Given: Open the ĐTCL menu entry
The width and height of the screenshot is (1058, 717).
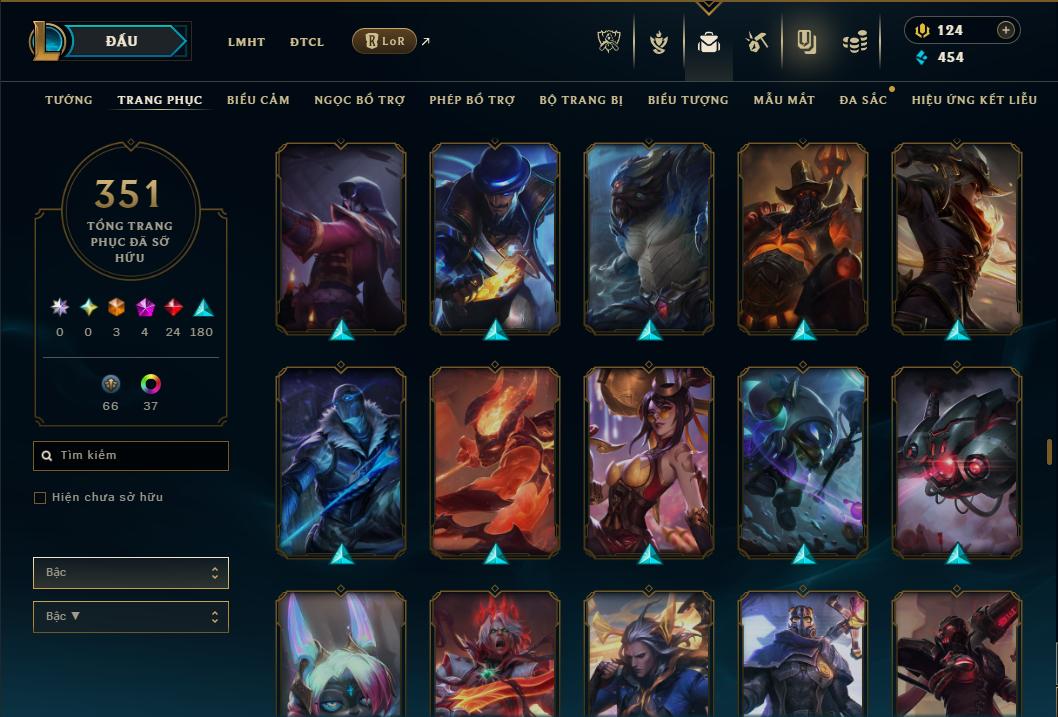Looking at the screenshot, I should [307, 42].
